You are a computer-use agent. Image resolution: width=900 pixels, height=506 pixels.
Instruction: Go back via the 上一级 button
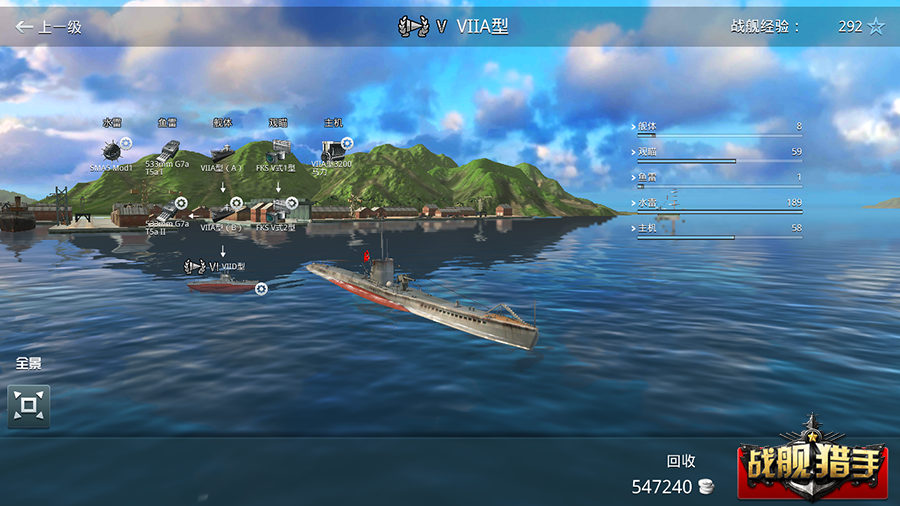[48, 27]
